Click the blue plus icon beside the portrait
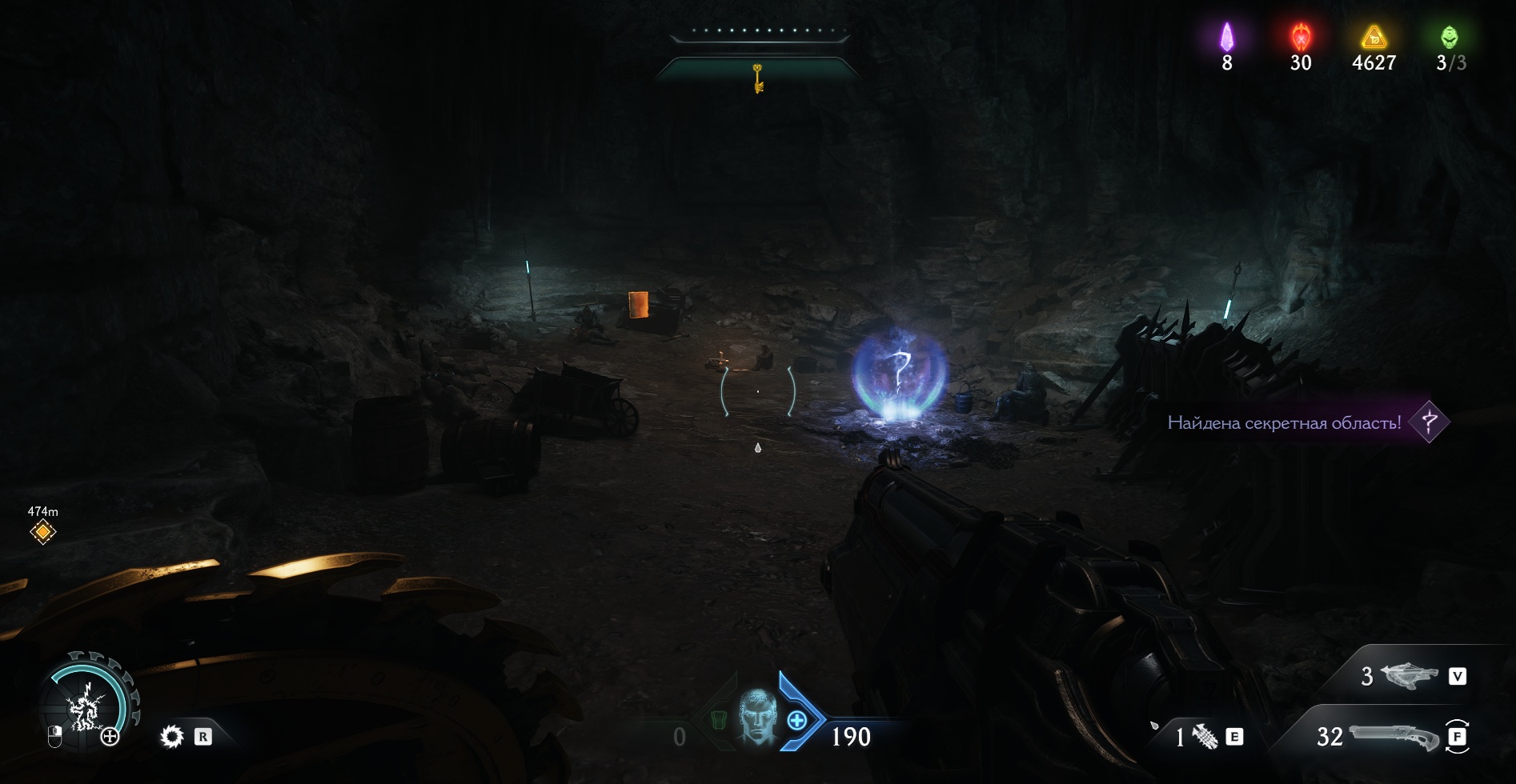1516x784 pixels. (x=797, y=721)
